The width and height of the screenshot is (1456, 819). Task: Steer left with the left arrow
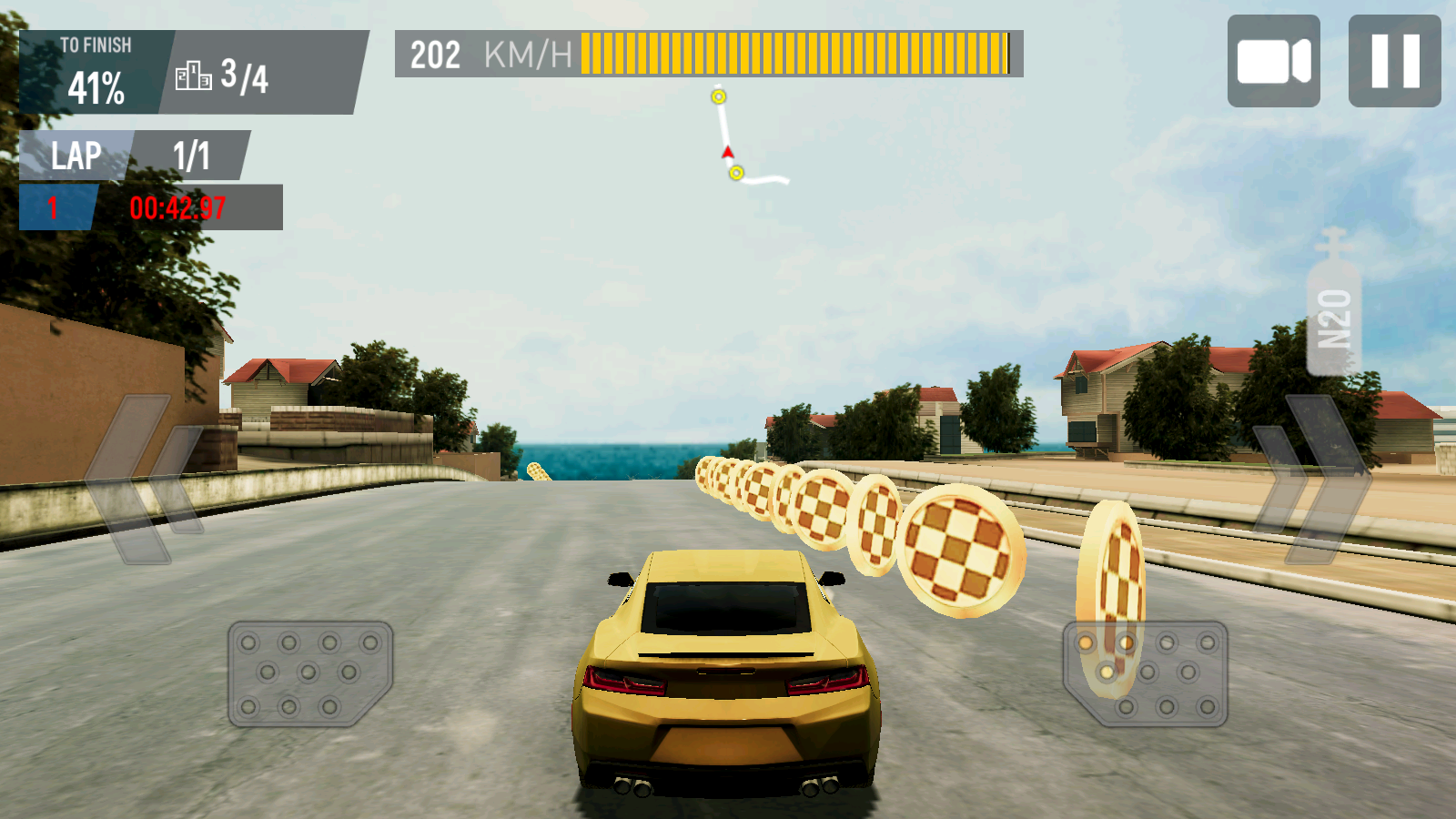click(x=146, y=479)
